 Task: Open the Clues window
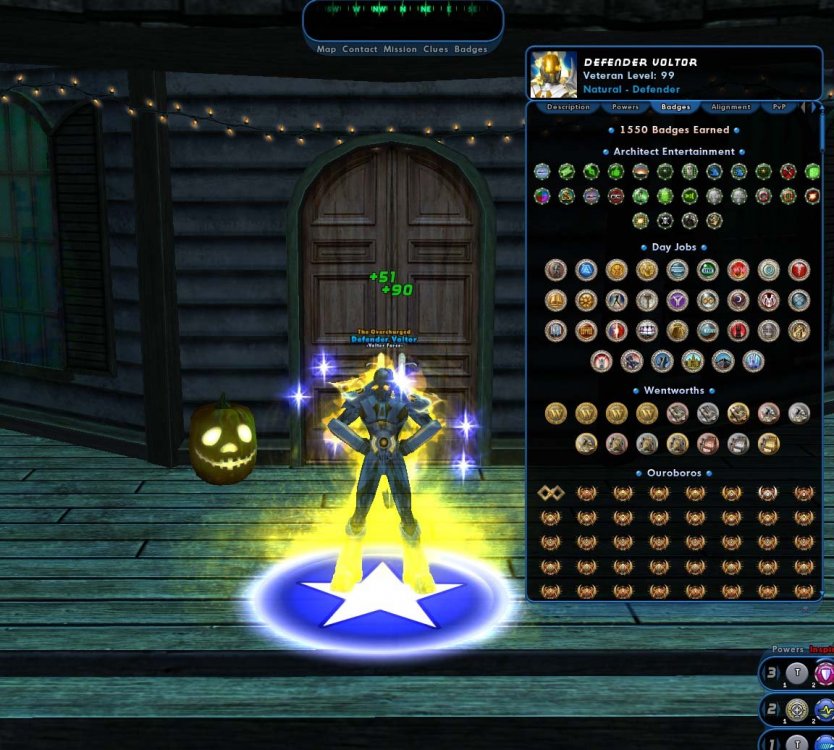point(436,49)
